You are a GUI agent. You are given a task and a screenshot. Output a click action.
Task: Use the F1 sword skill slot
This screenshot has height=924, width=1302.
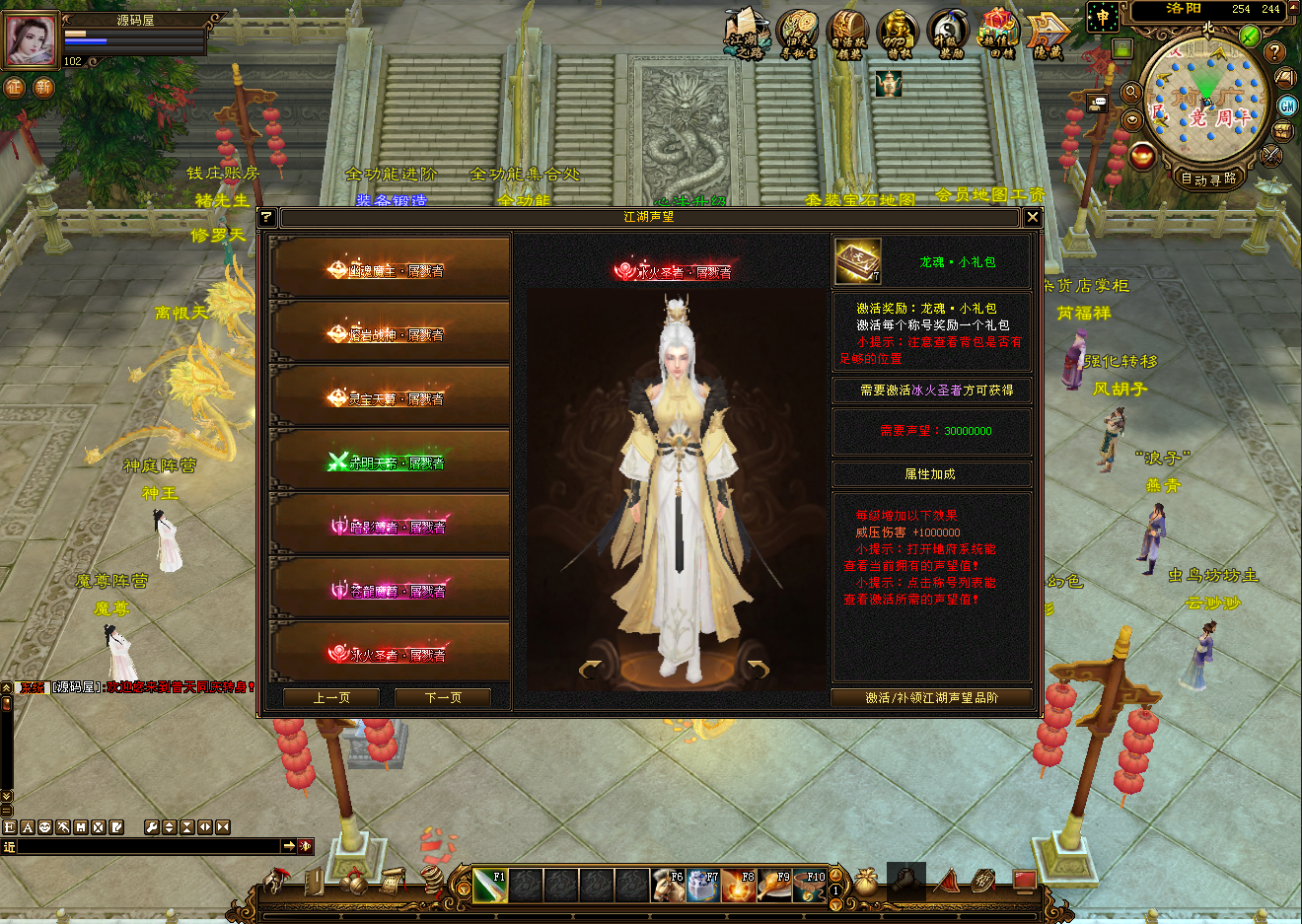point(490,886)
